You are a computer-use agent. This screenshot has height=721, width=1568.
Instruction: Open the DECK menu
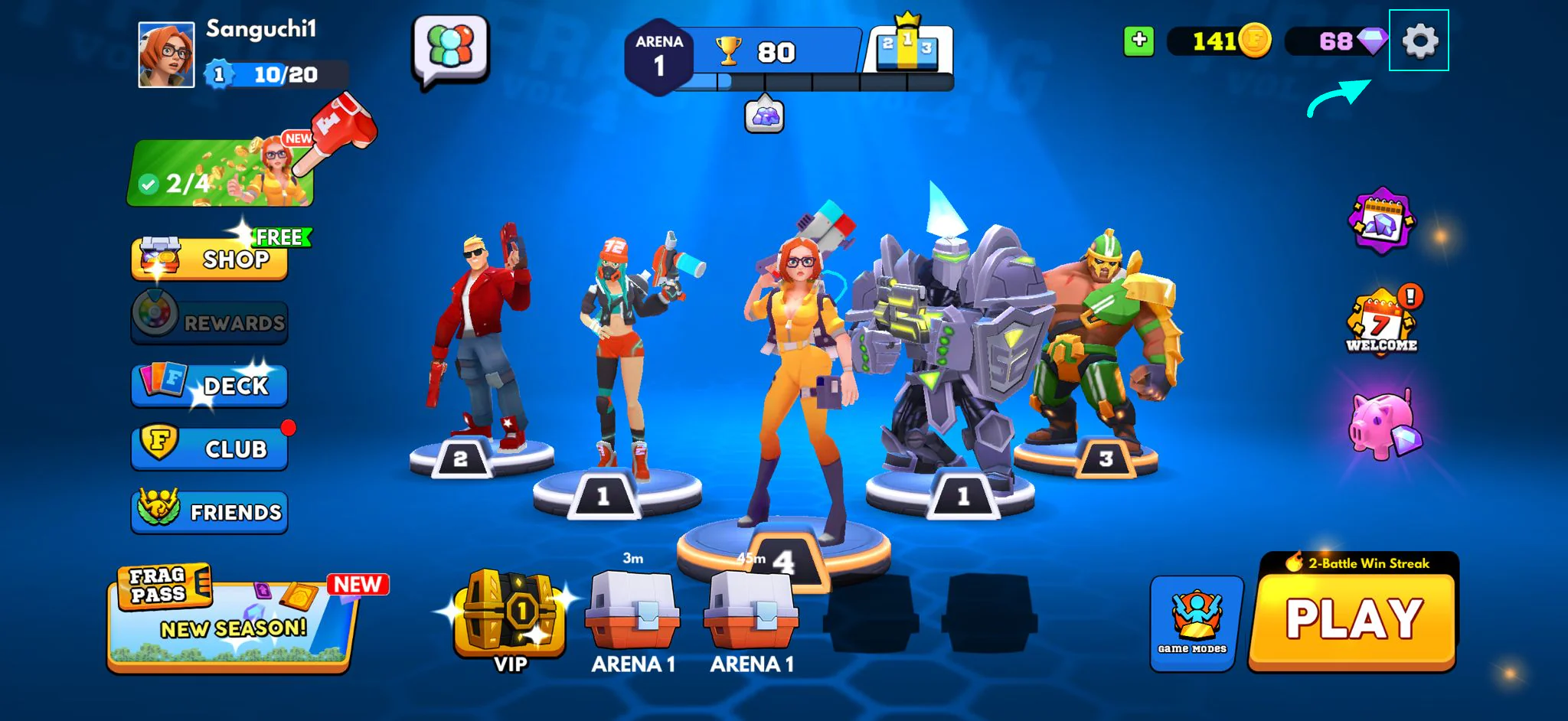pyautogui.click(x=211, y=384)
